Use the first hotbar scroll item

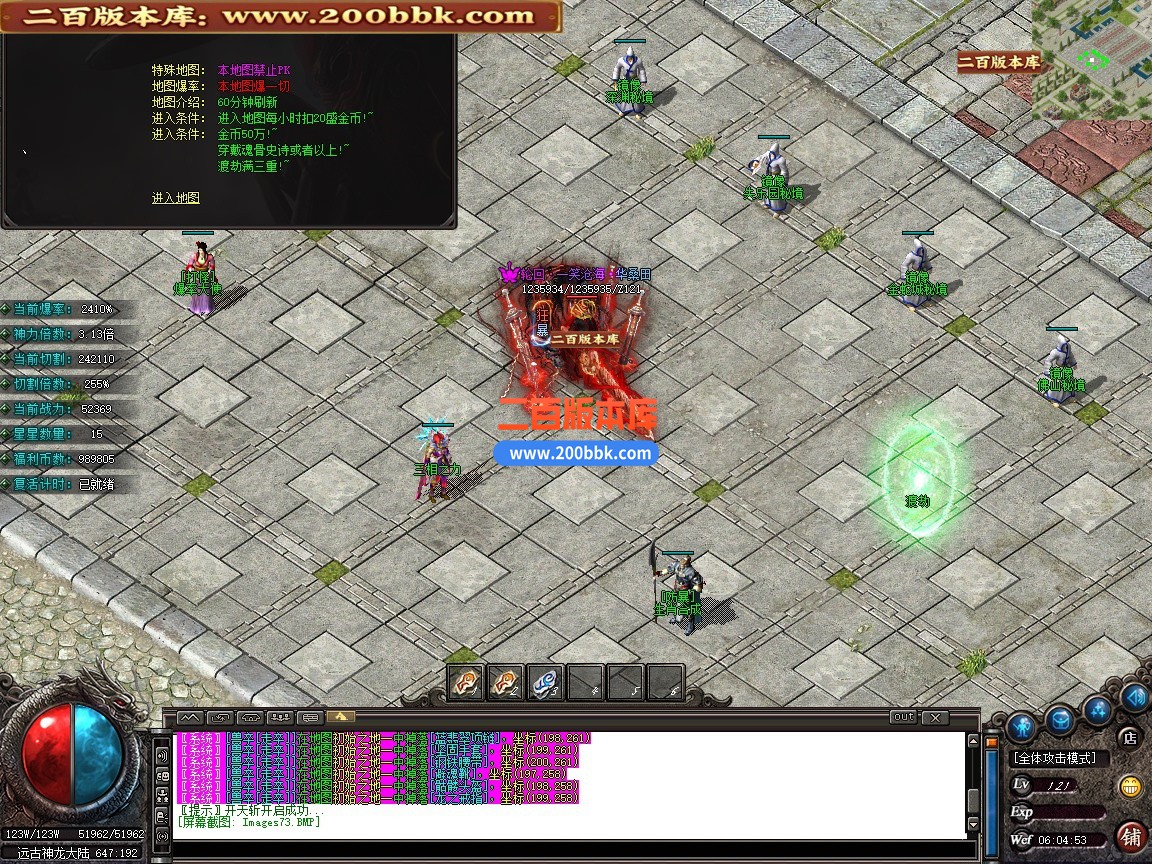[x=466, y=682]
